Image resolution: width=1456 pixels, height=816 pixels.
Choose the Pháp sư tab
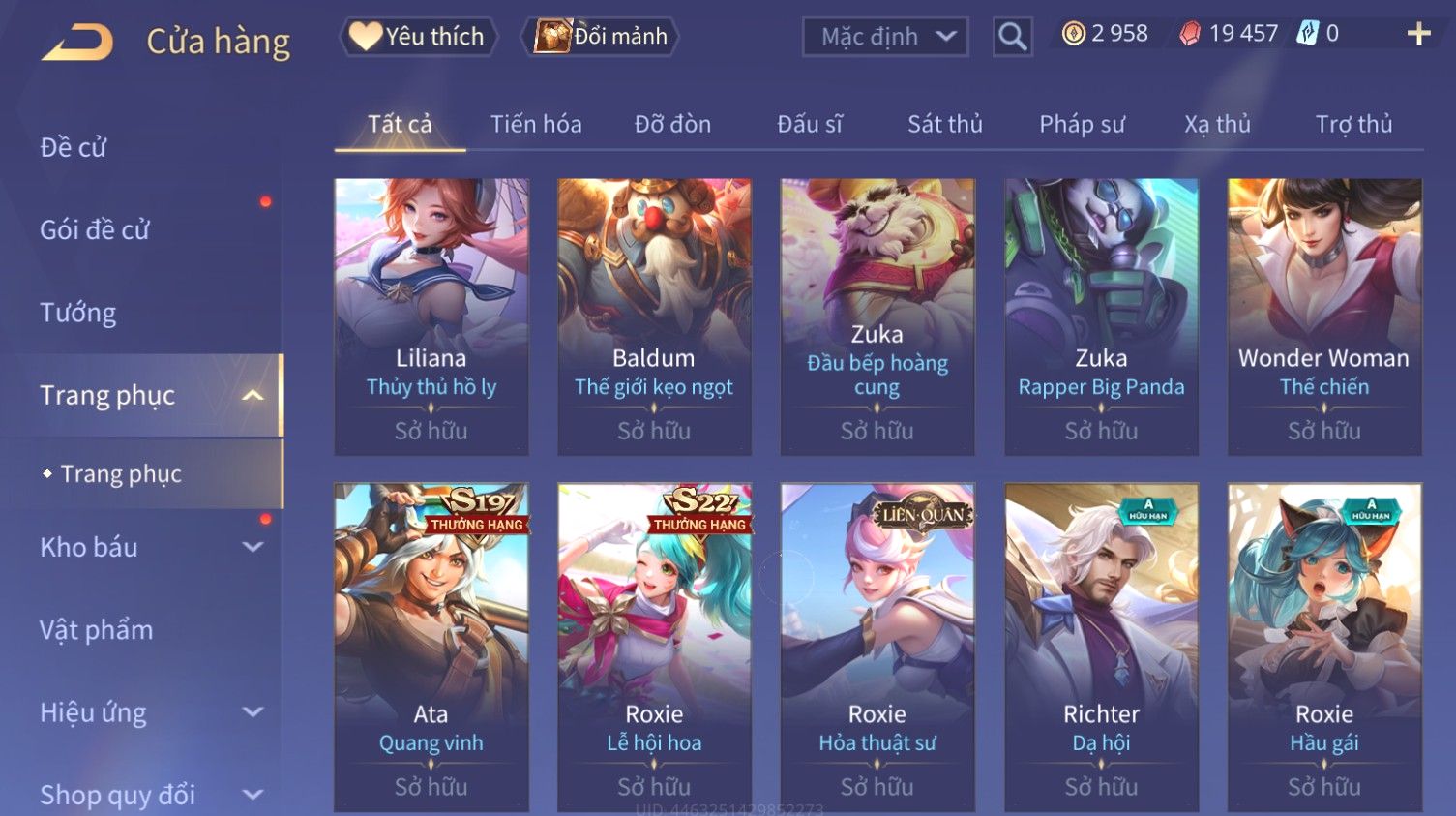[x=1082, y=124]
